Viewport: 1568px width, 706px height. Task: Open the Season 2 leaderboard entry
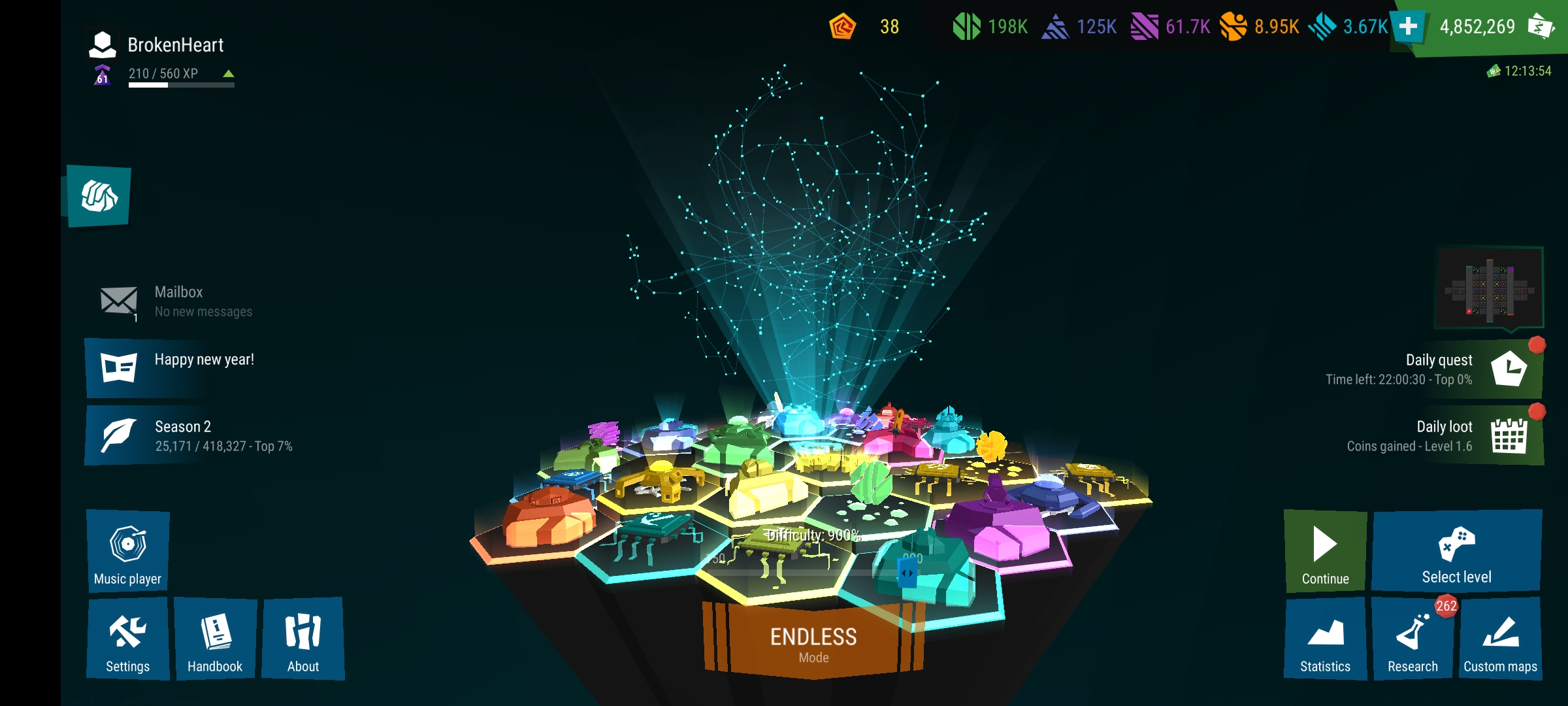click(x=196, y=436)
